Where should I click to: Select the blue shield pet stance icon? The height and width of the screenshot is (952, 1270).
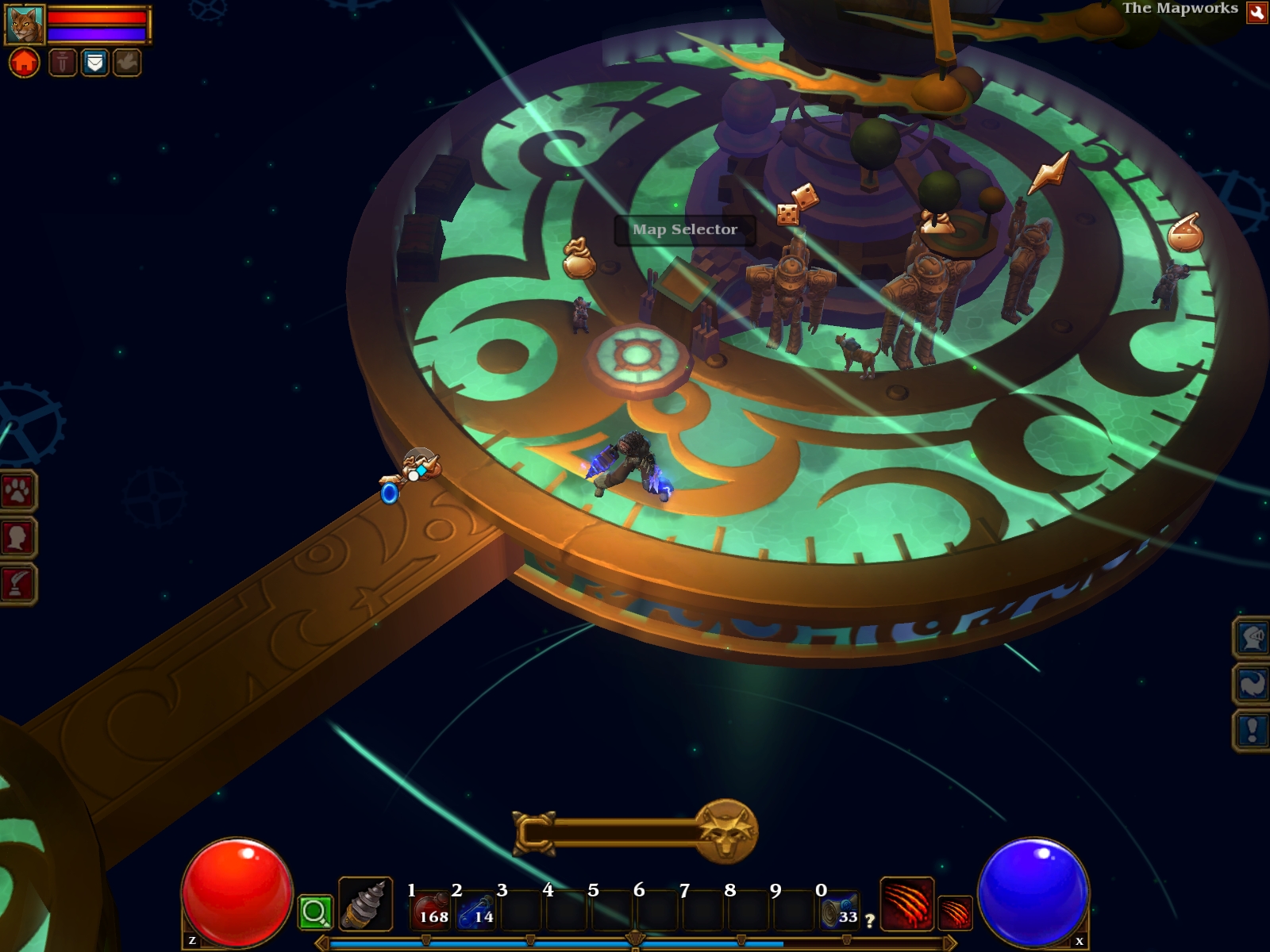click(x=94, y=62)
